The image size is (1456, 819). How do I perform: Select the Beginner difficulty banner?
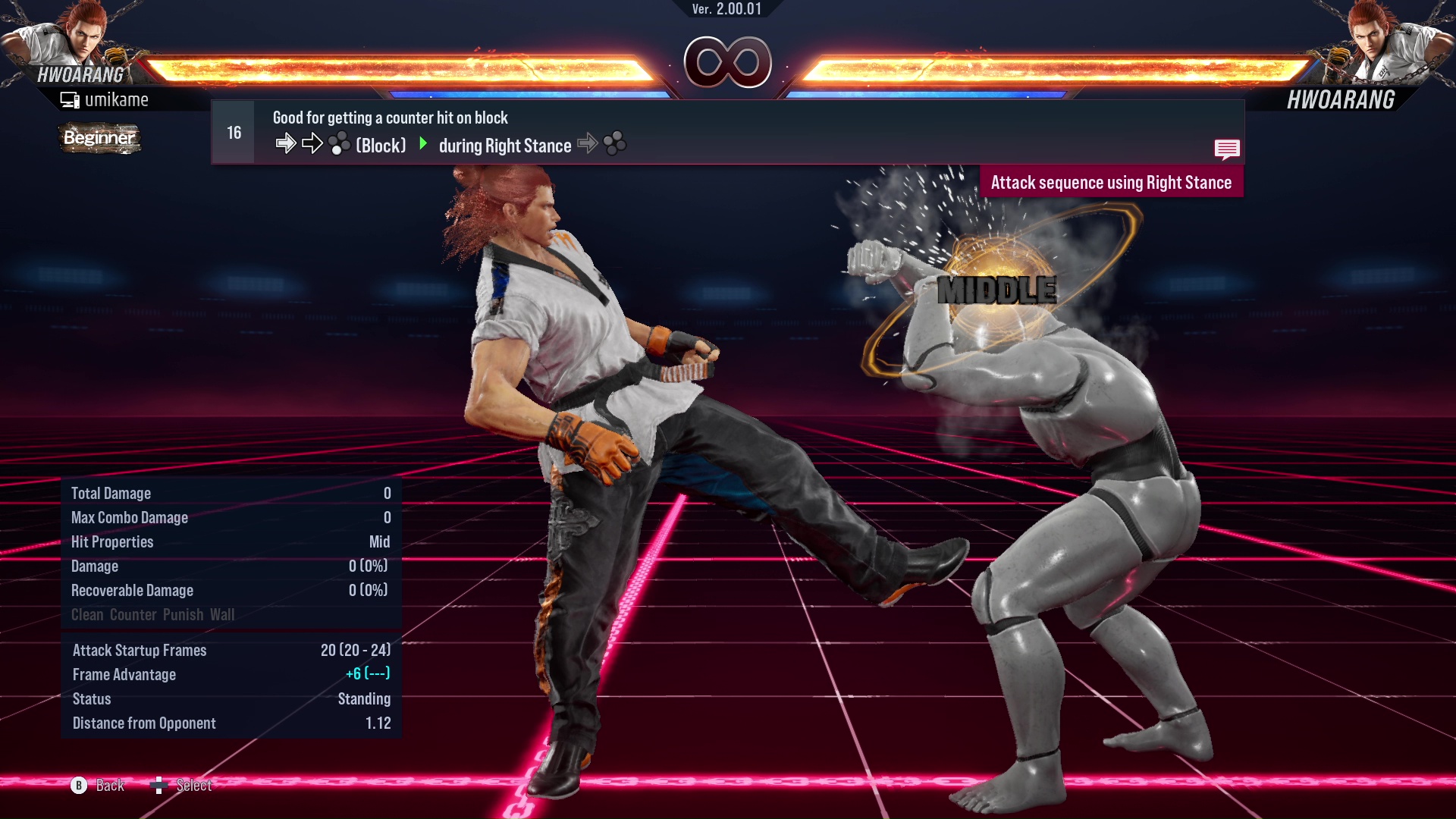pyautogui.click(x=99, y=139)
